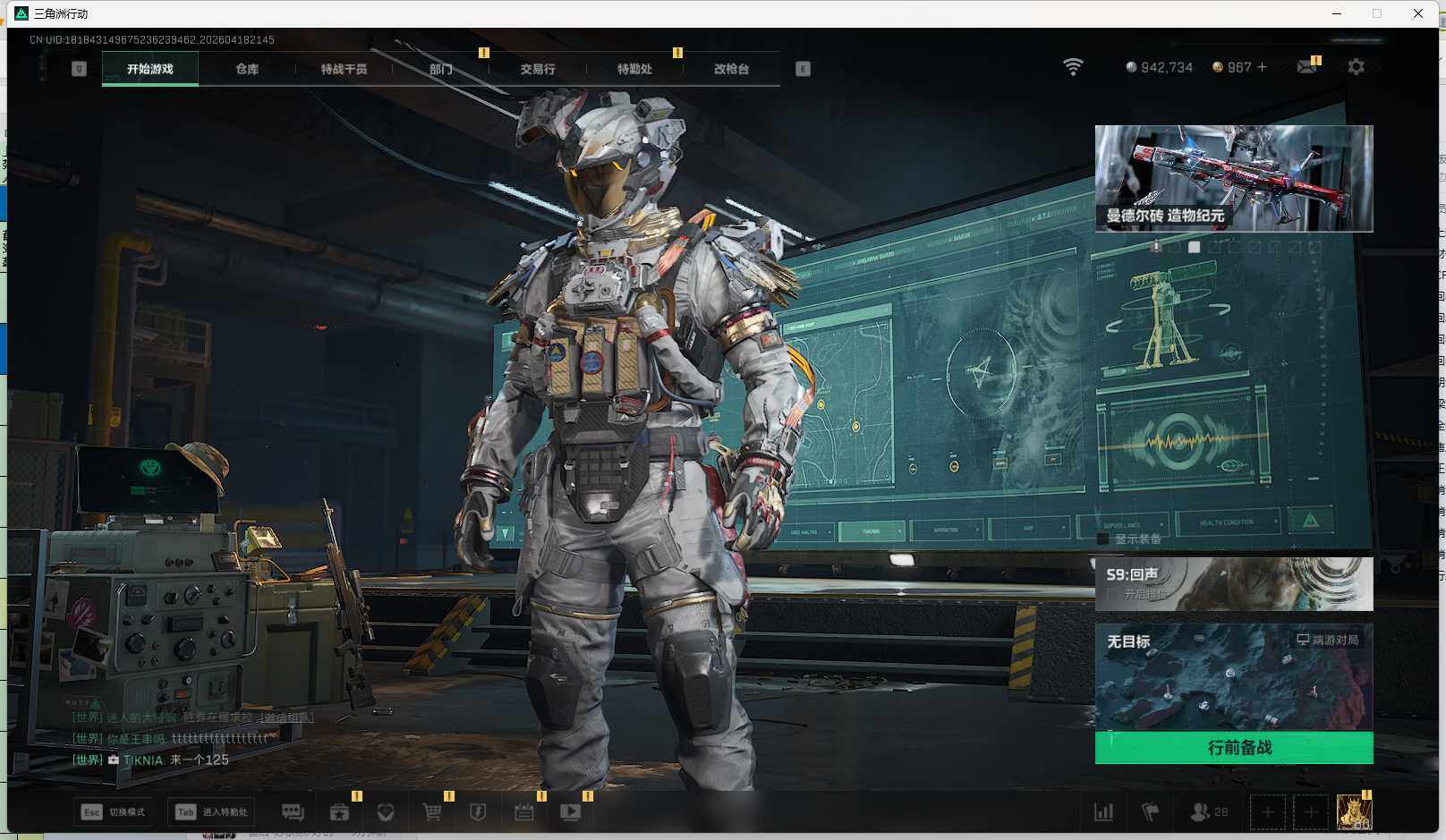
Task: Close the game window
Action: [1418, 13]
